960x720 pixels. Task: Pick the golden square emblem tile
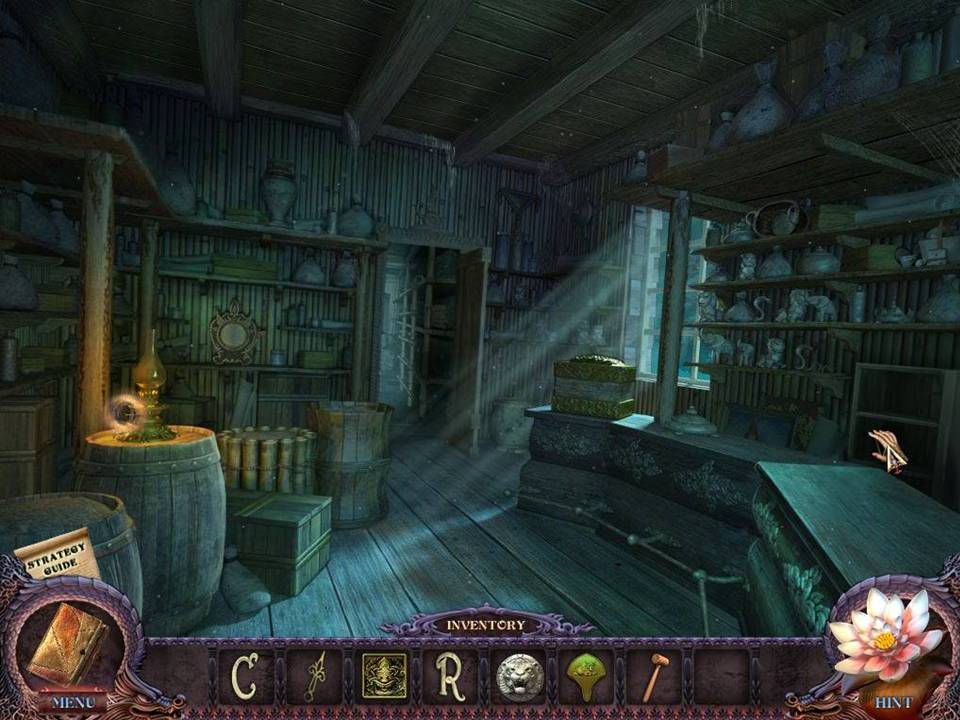[x=384, y=677]
